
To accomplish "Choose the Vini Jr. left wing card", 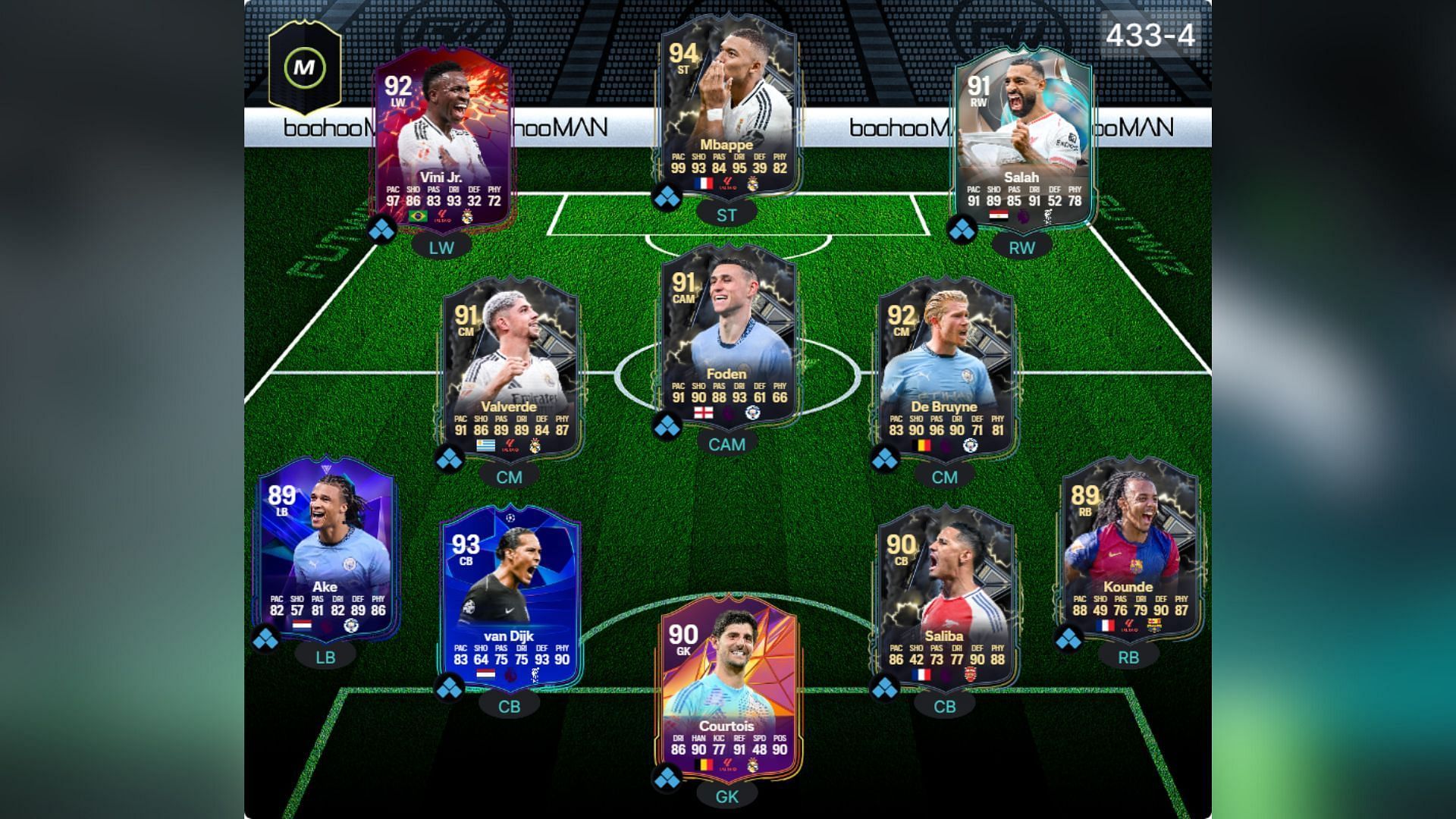I will 441,140.
